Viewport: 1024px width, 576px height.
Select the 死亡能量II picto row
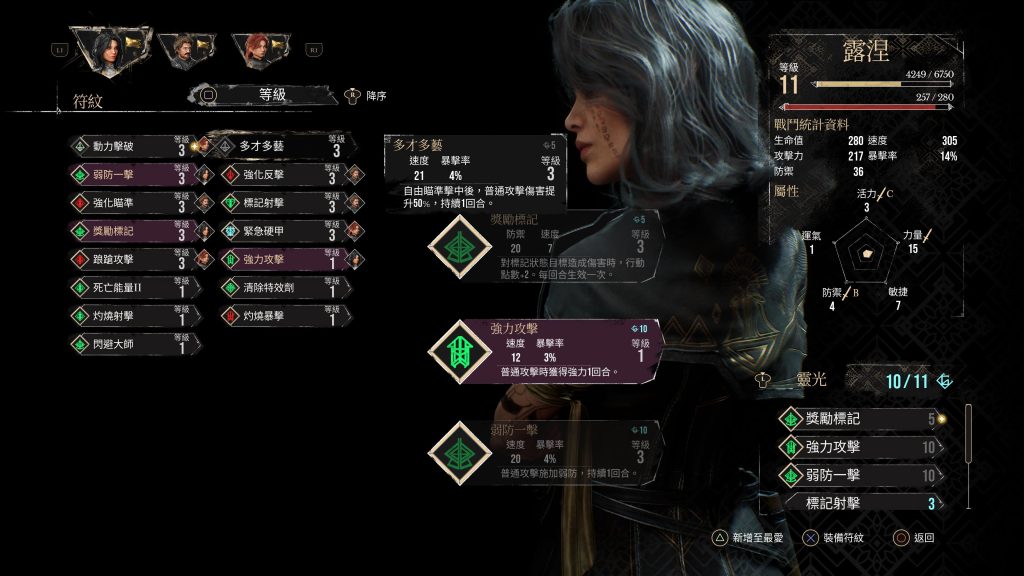[x=130, y=288]
